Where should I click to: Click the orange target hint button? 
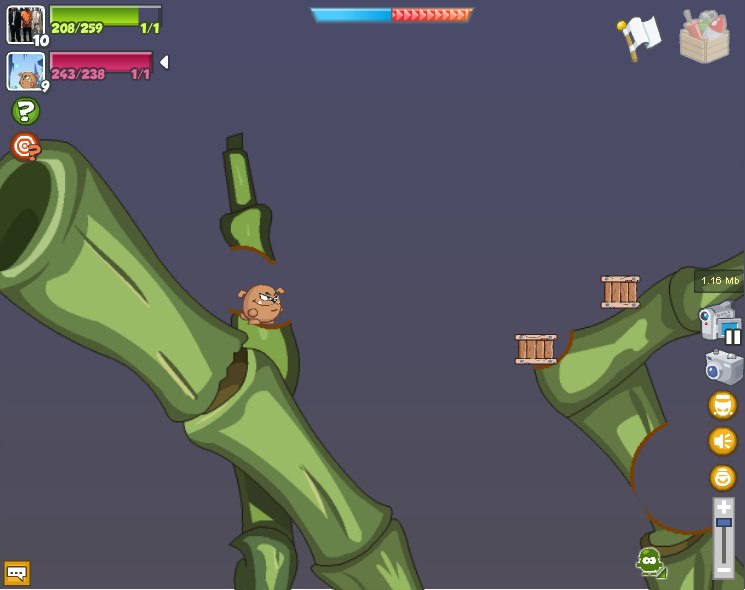pos(25,147)
